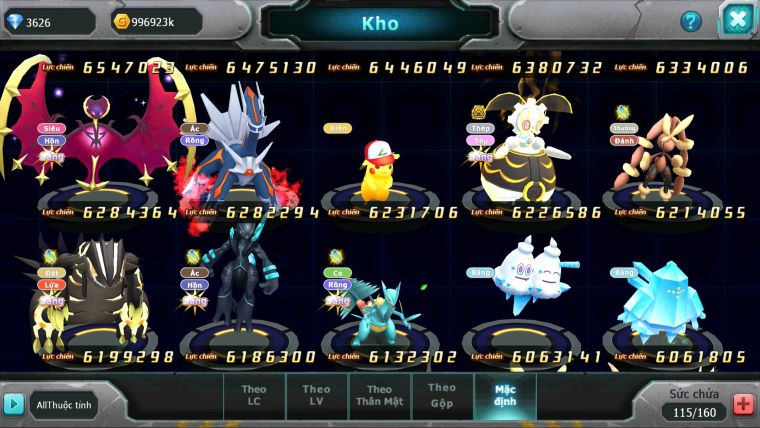Switch to the Theo LC sort tab
Image resolution: width=760 pixels, height=428 pixels.
coord(254,396)
